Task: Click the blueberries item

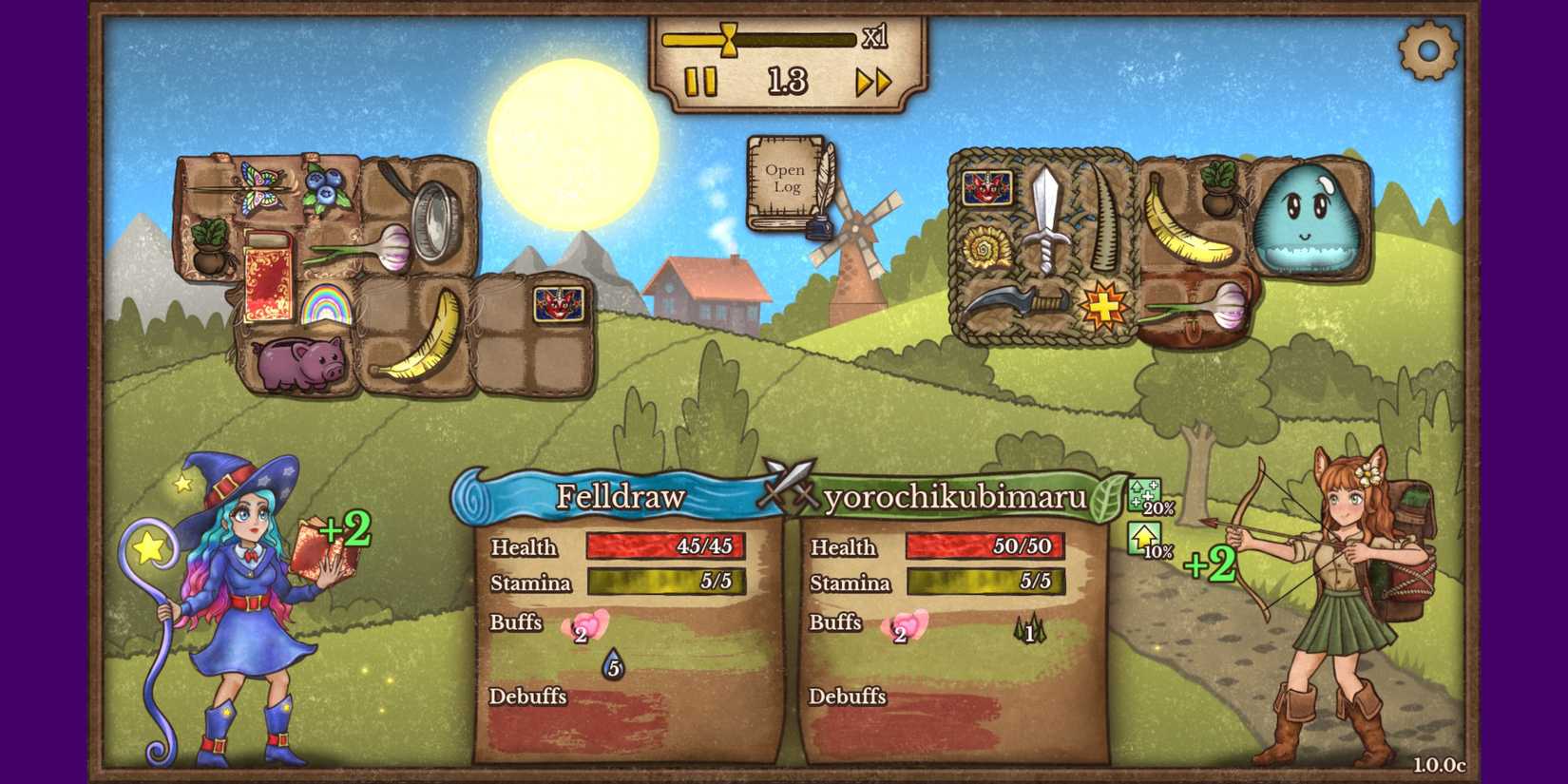Action: pos(325,185)
